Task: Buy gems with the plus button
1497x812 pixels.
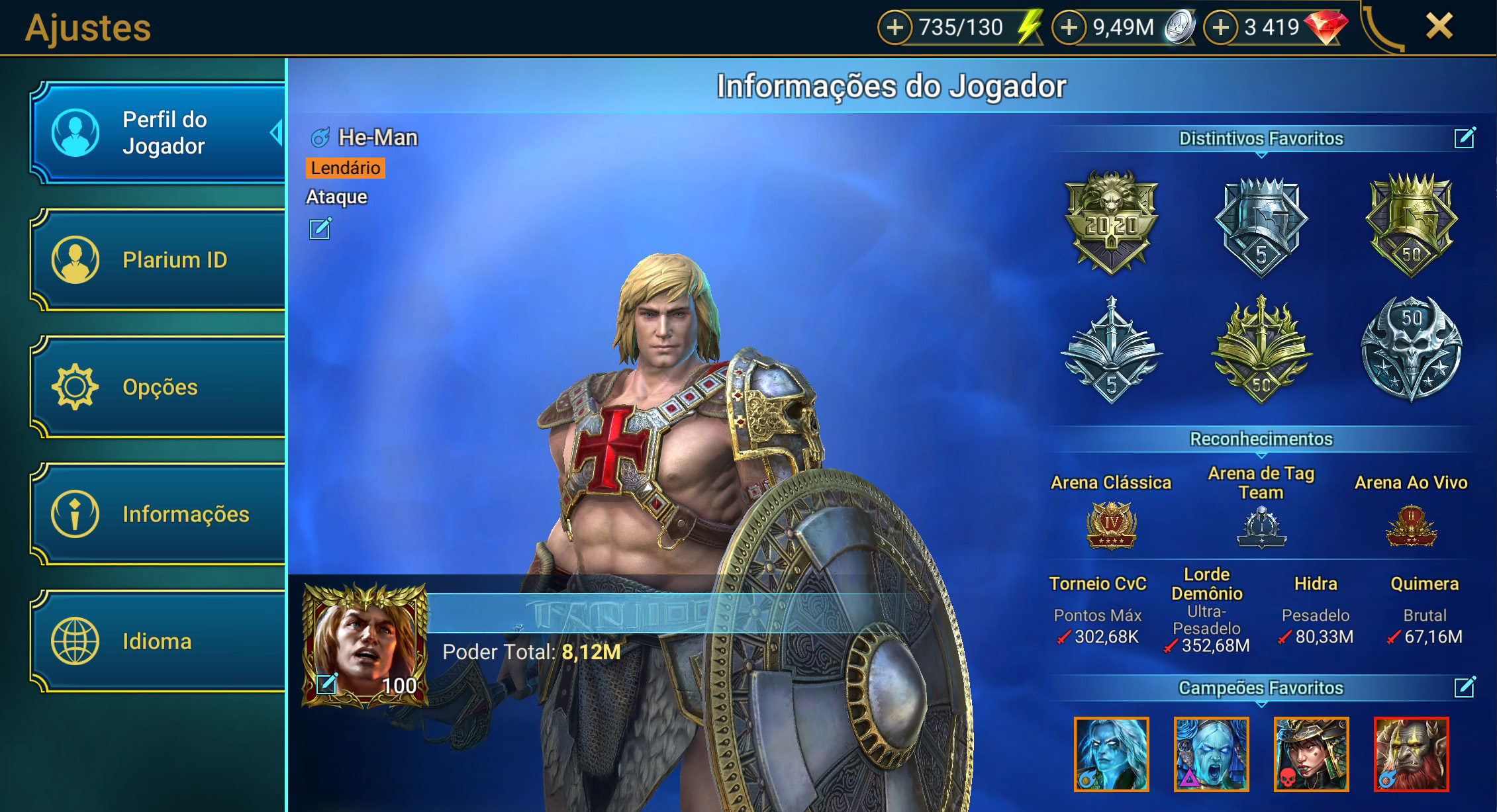Action: (1220, 28)
